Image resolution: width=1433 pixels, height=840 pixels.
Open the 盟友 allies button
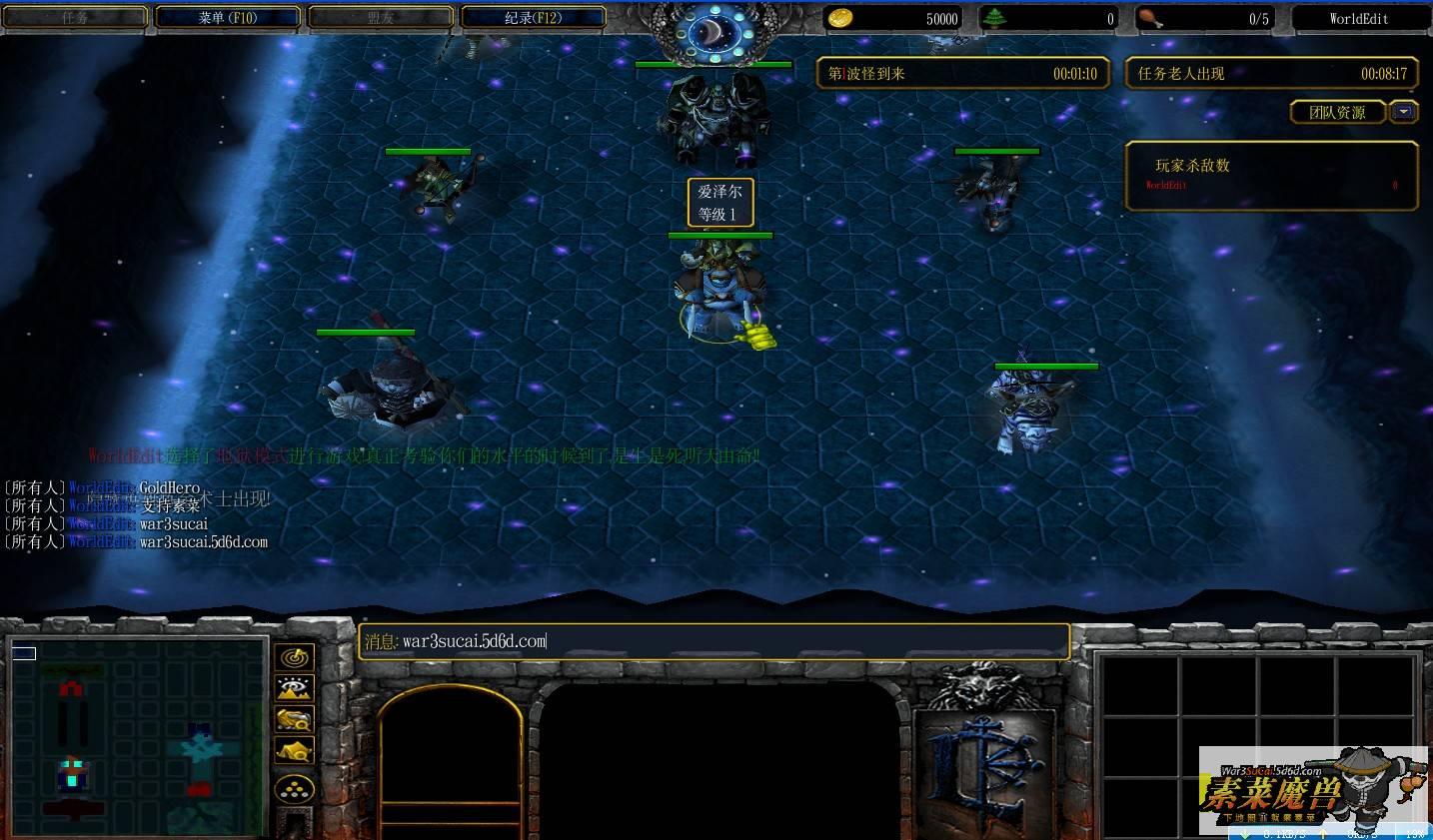coord(381,18)
